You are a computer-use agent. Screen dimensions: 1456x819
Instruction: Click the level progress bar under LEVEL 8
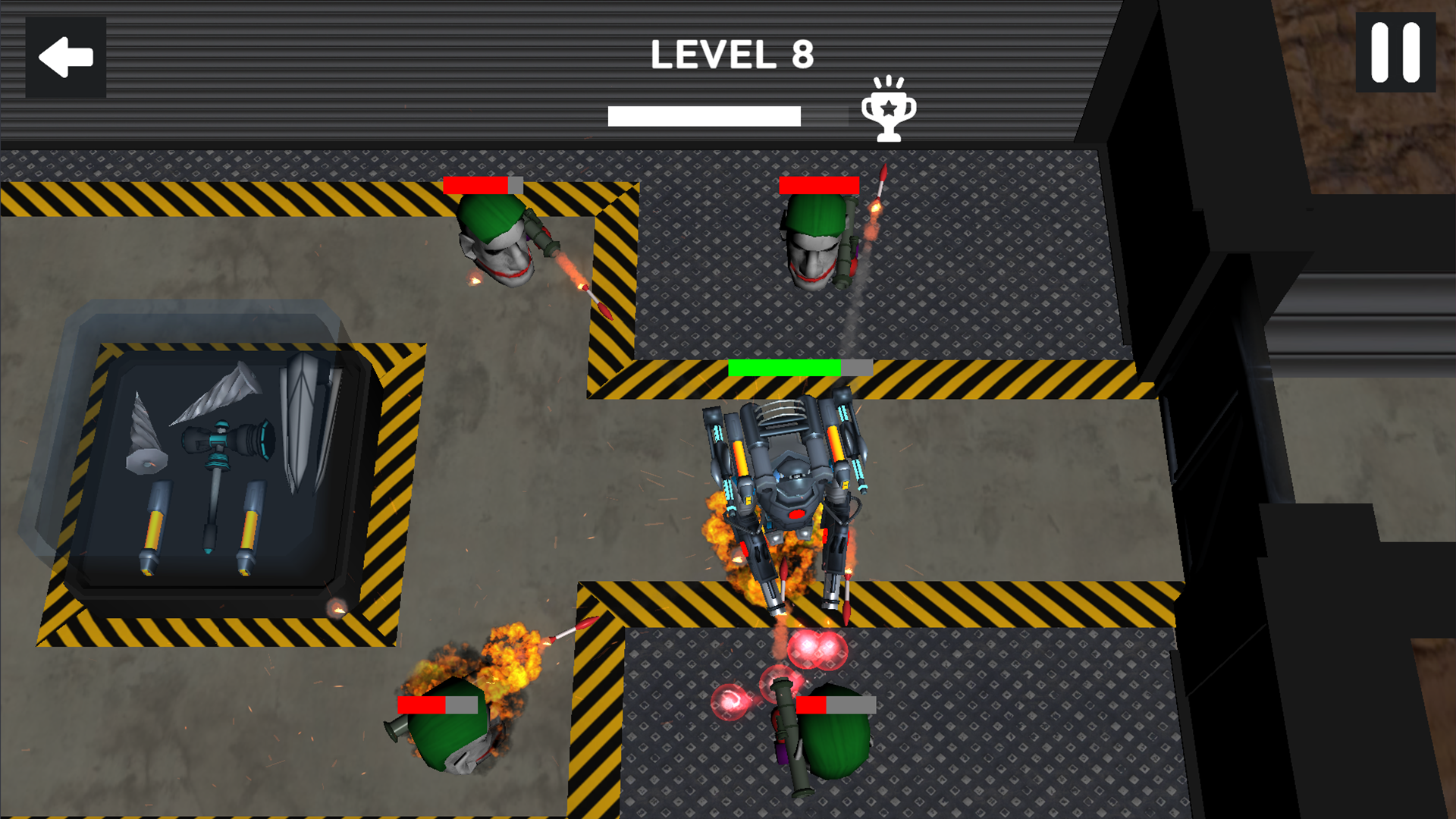(x=705, y=115)
